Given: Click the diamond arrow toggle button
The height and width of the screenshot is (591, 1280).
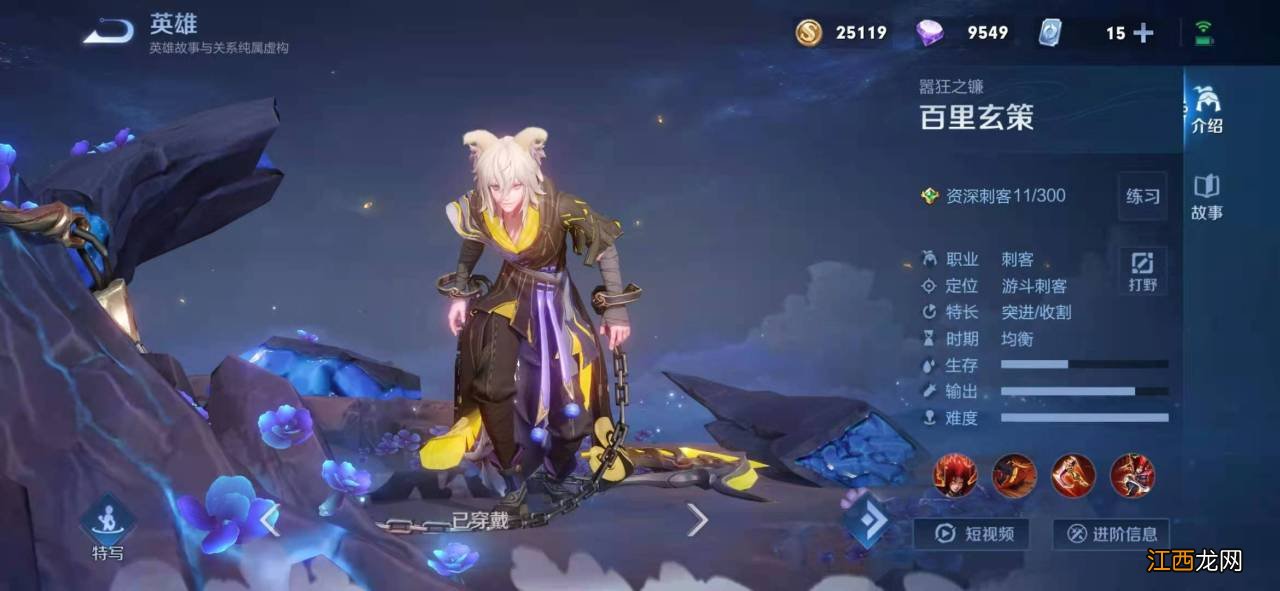Looking at the screenshot, I should [x=866, y=520].
